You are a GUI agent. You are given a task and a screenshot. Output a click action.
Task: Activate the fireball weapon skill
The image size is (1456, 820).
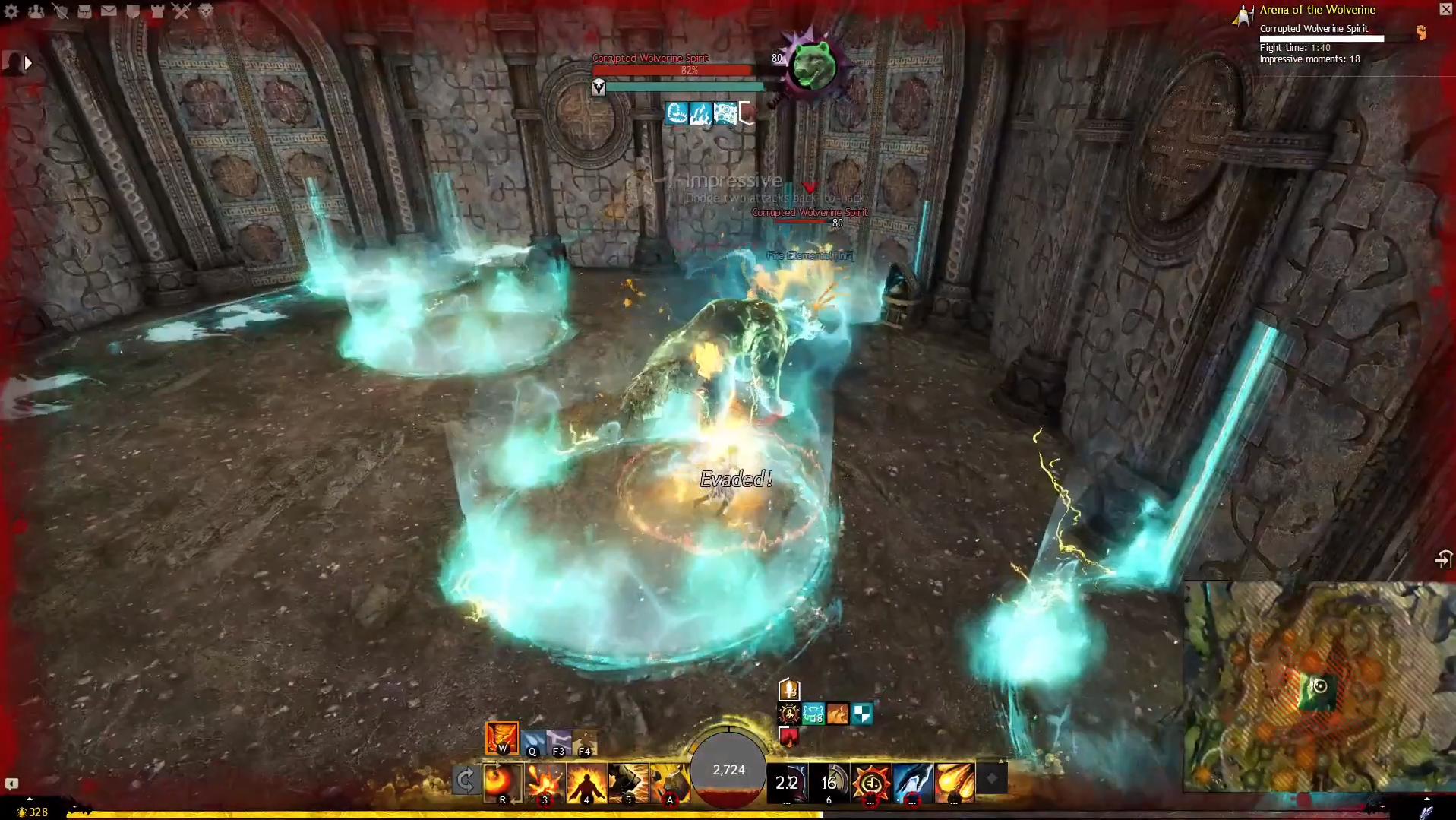pyautogui.click(x=501, y=783)
